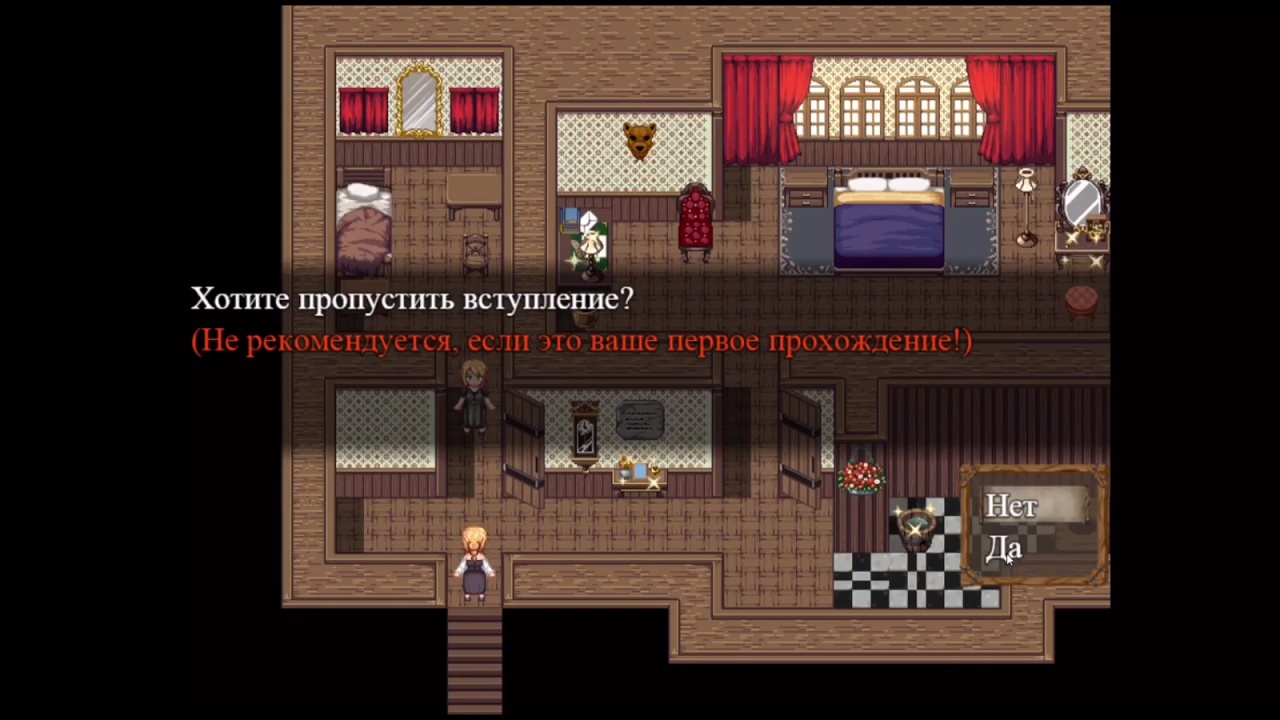Click the red armchair against the wall

click(696, 220)
